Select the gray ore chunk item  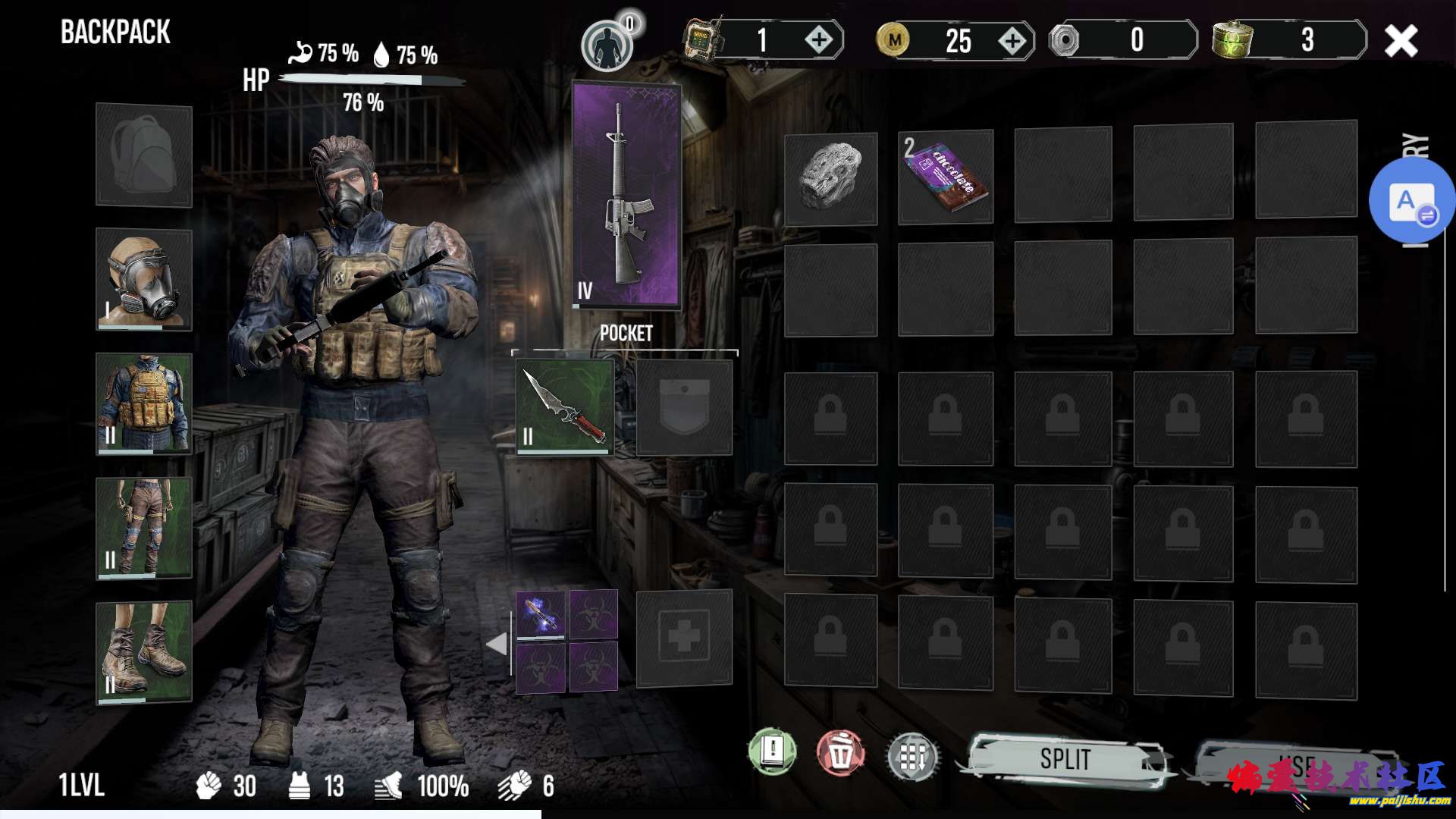pyautogui.click(x=830, y=179)
